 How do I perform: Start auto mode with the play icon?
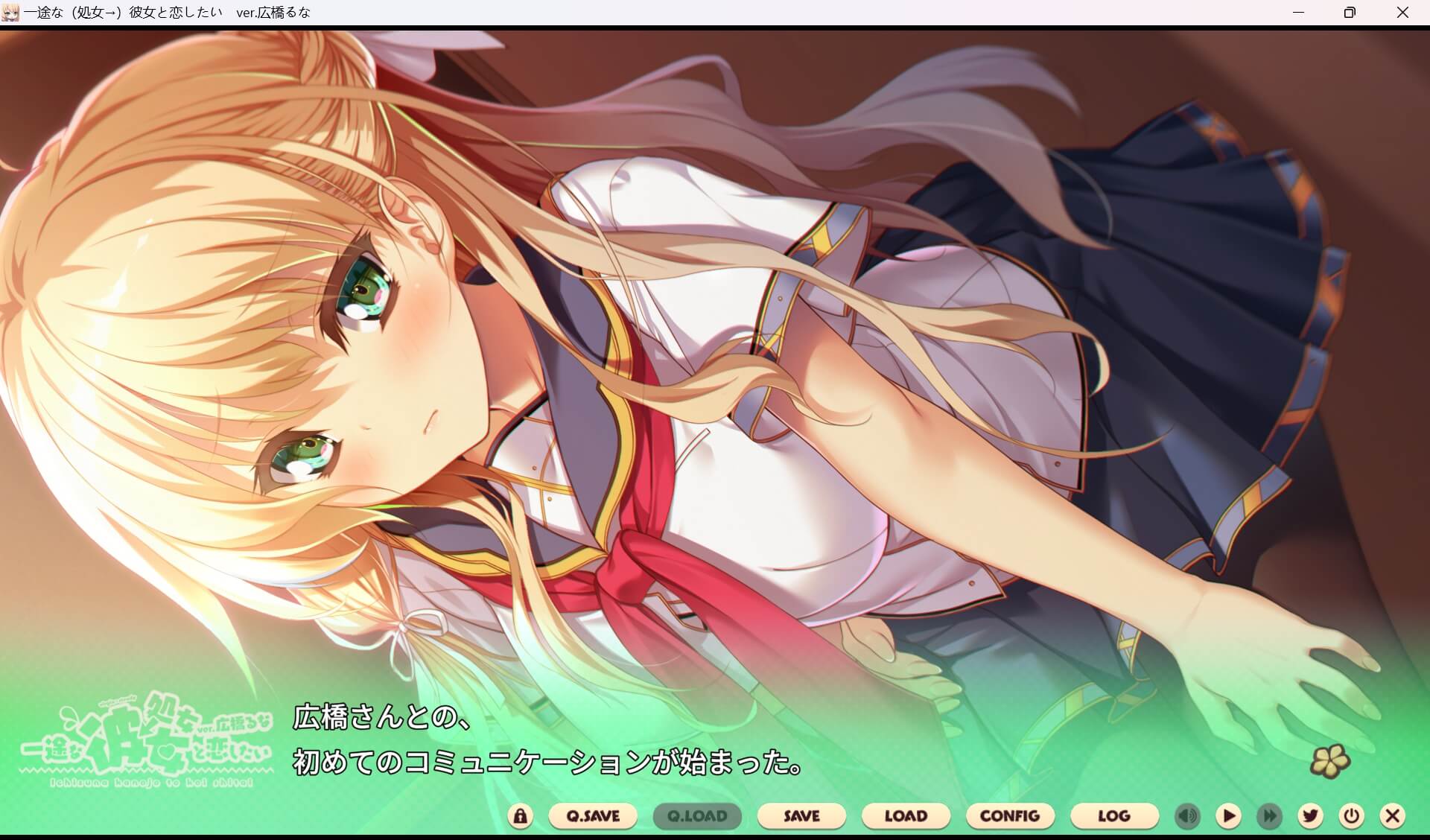tap(1230, 816)
